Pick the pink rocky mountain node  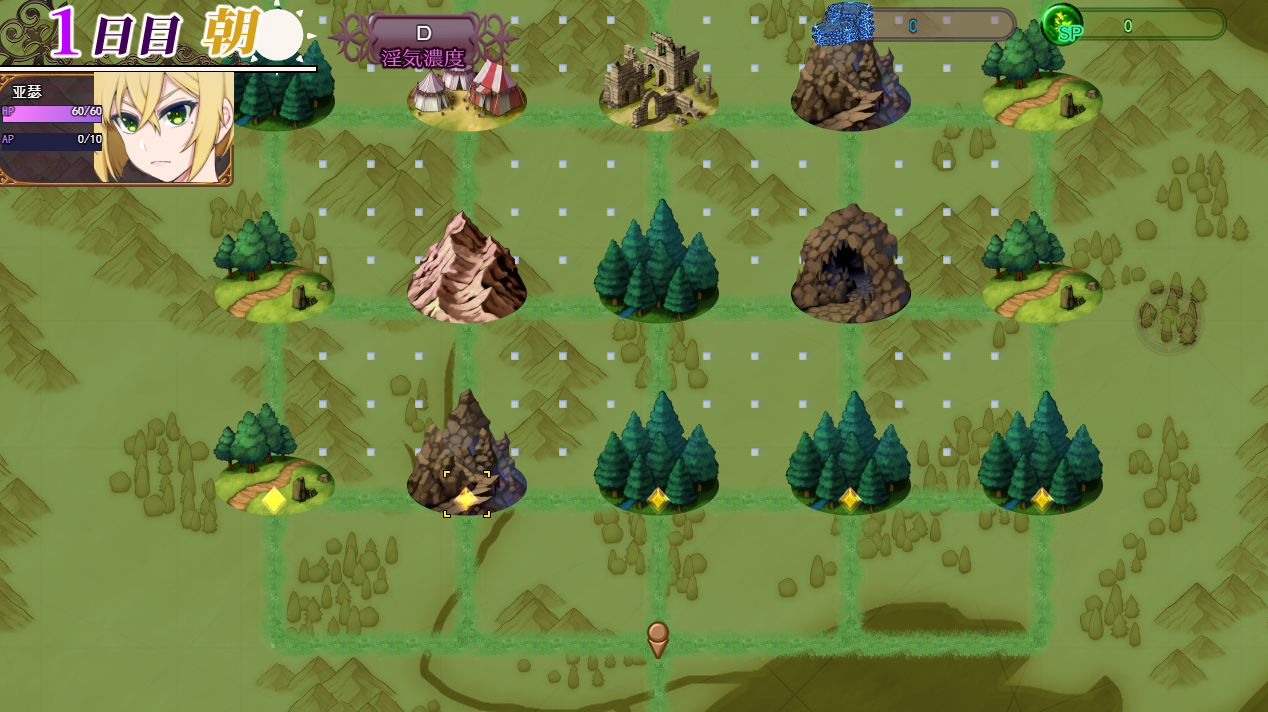click(466, 268)
